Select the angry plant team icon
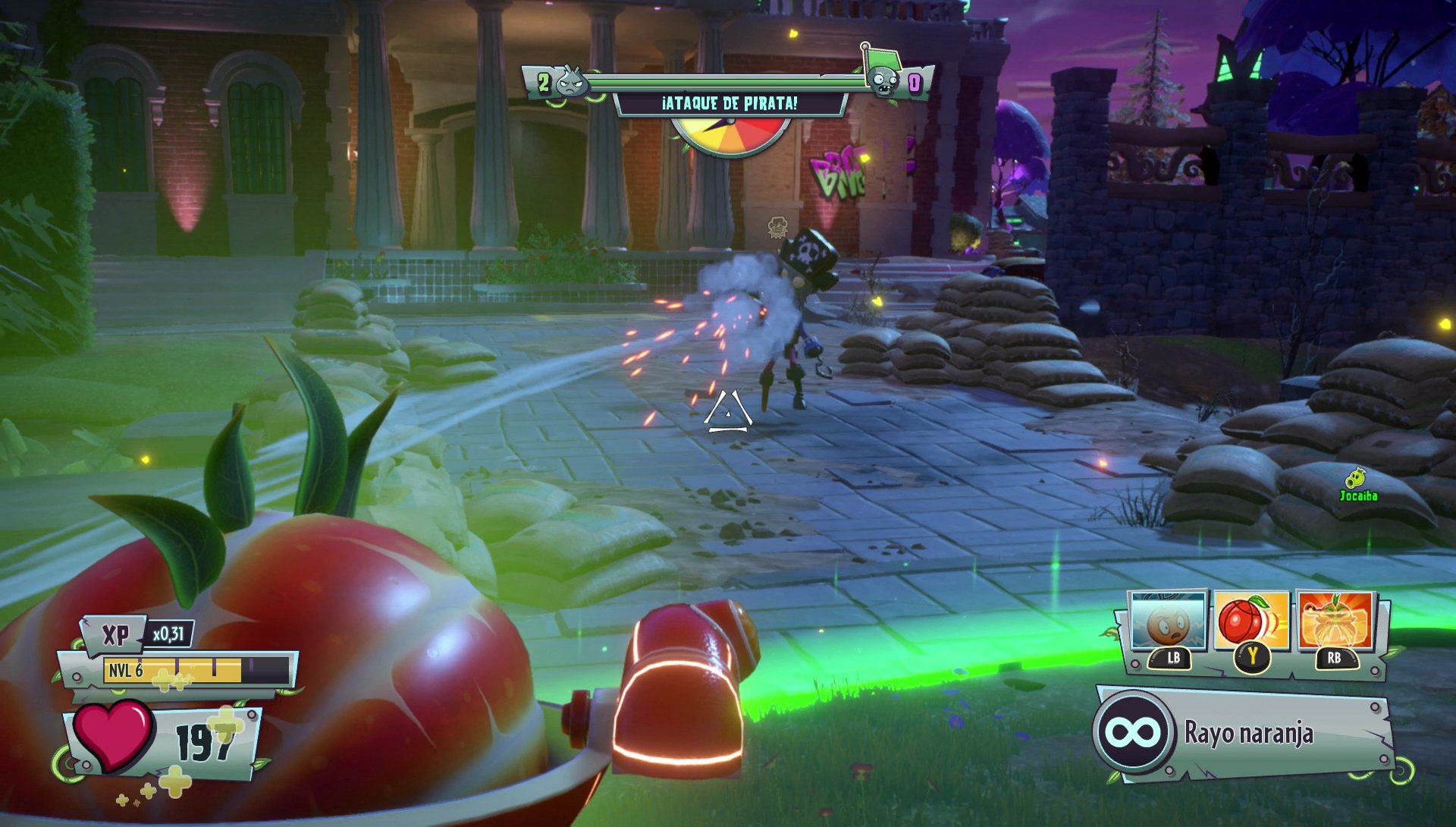1456x827 pixels. coord(569,83)
